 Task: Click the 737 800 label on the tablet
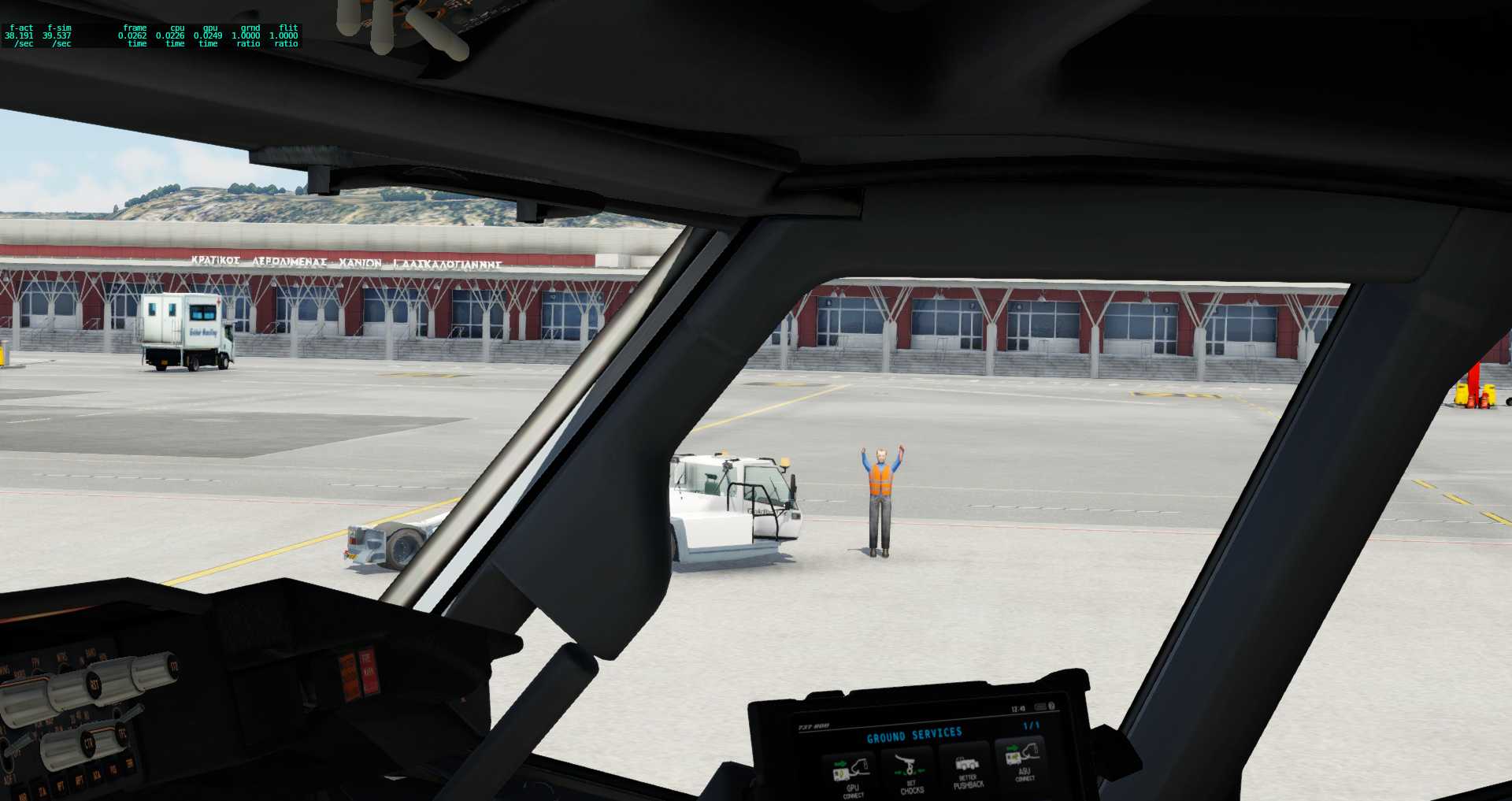tap(813, 725)
